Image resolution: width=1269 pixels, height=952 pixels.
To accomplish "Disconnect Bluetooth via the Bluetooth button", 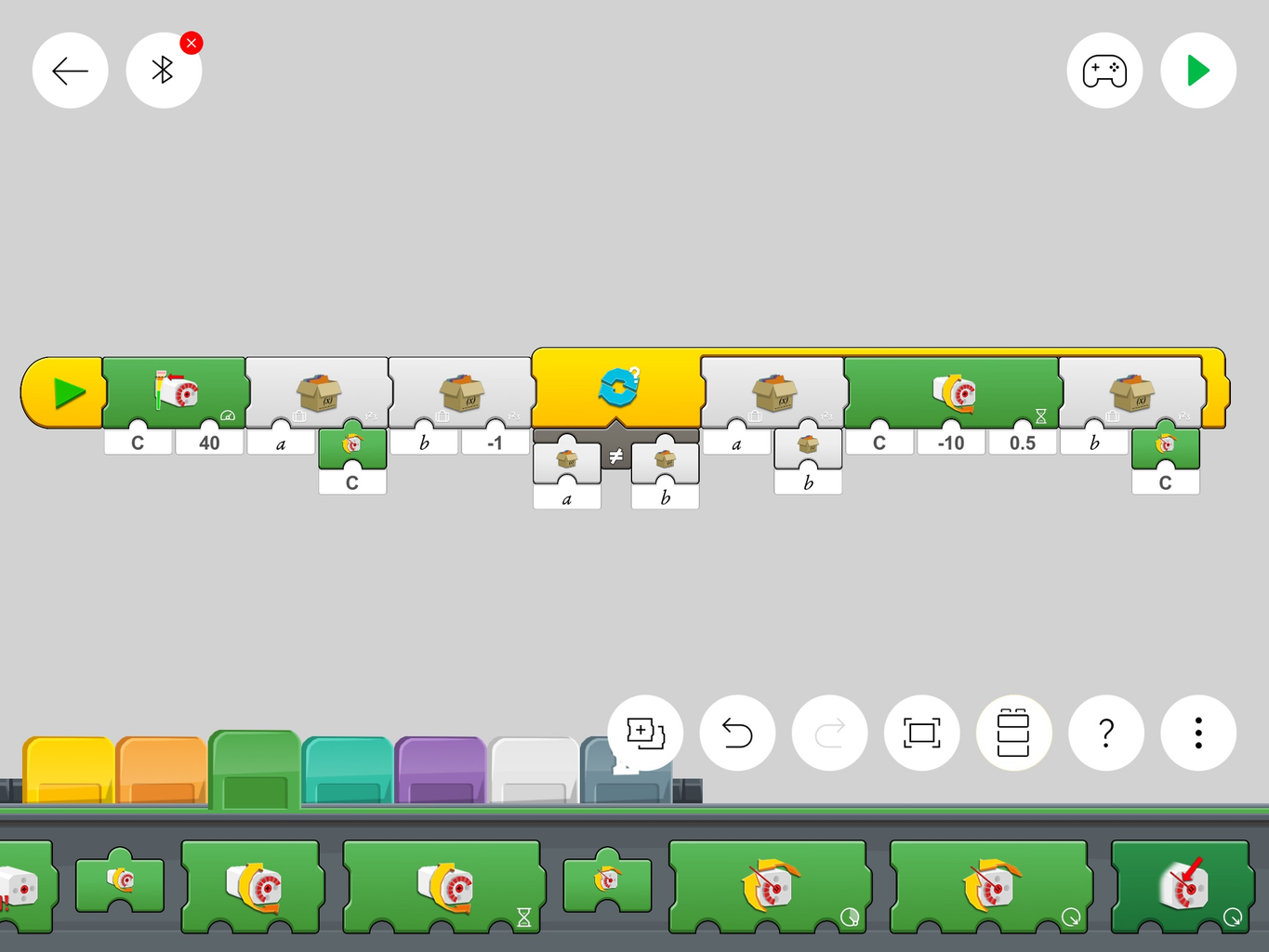I will tap(164, 70).
